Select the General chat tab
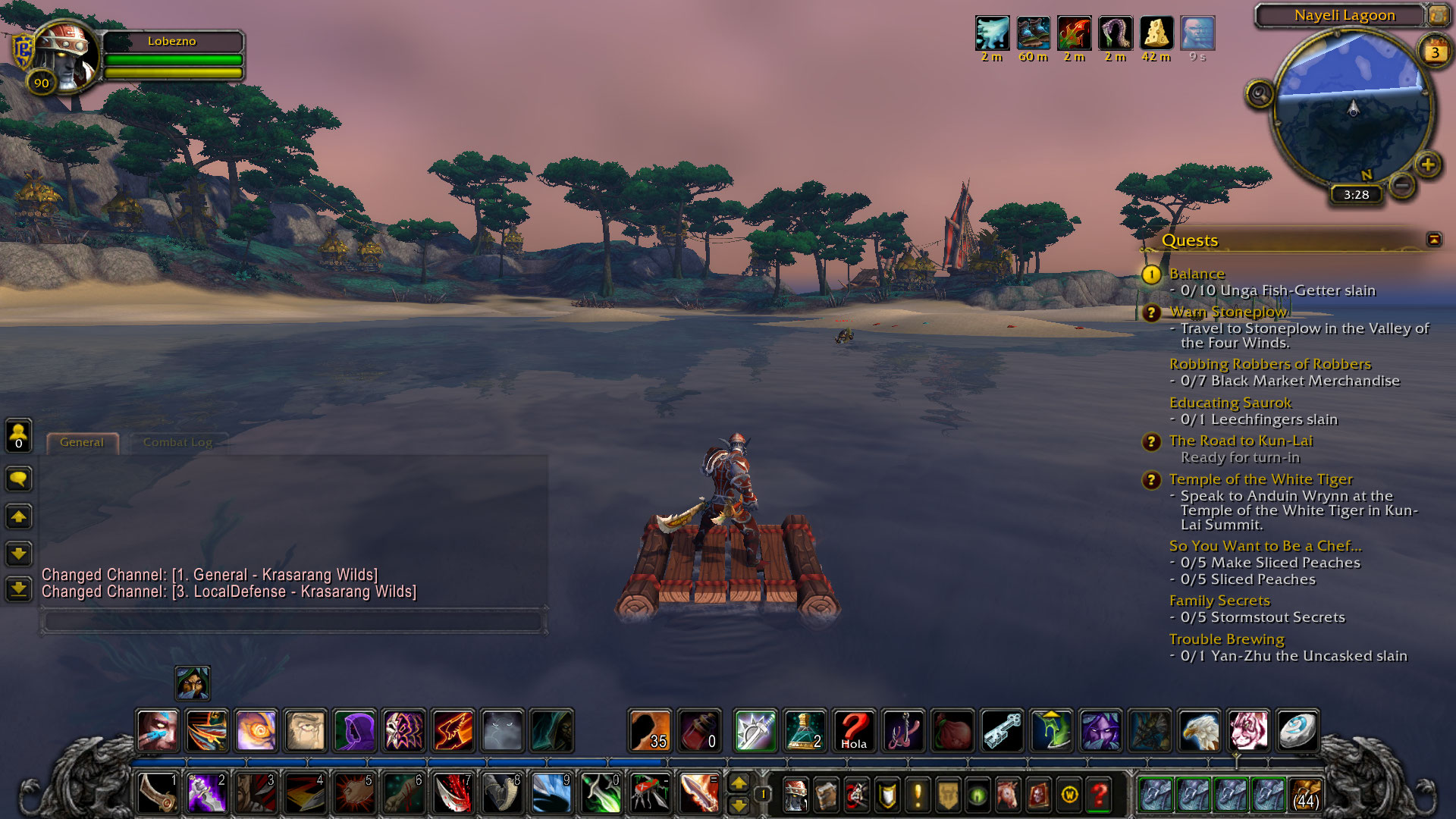 coord(82,442)
